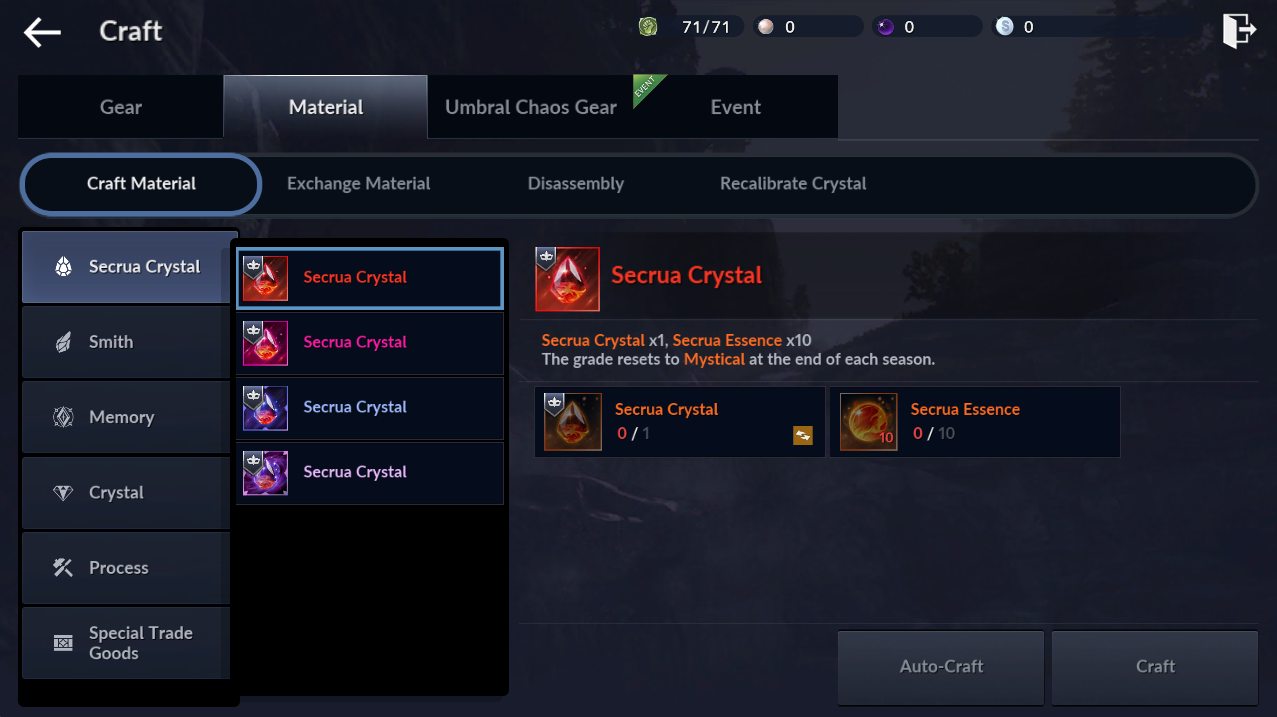Select the Secrua Essence ingredient slot
1277x717 pixels.
point(974,422)
